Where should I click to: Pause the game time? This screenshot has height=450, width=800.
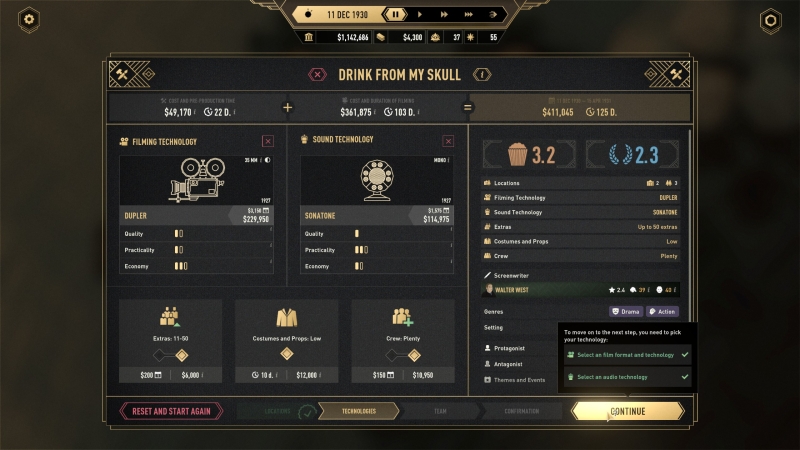[x=396, y=14]
